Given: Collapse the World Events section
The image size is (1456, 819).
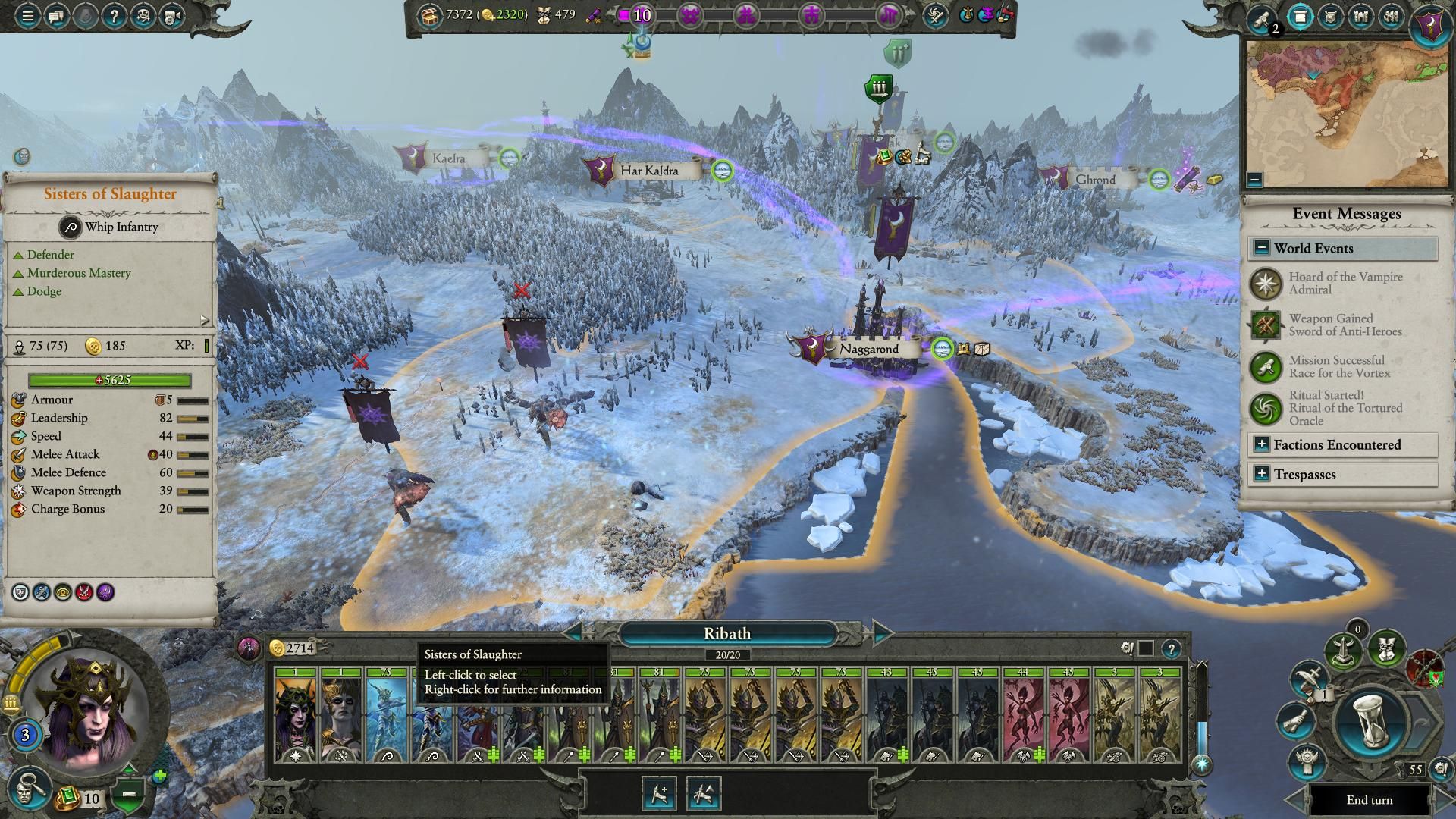Looking at the screenshot, I should 1262,248.
